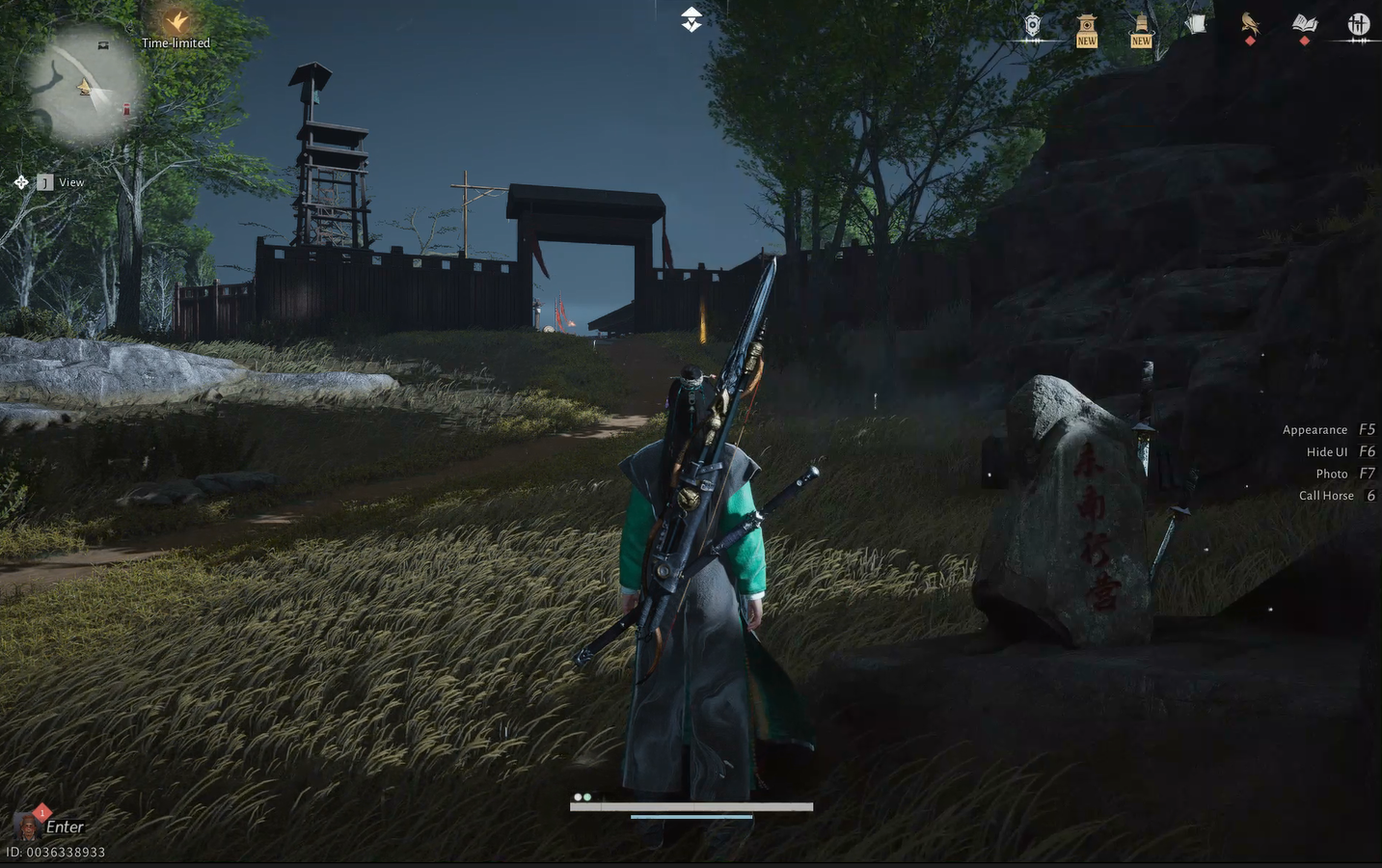Select the stacked cards icon in the top bar
This screenshot has width=1382, height=868.
[x=1195, y=23]
